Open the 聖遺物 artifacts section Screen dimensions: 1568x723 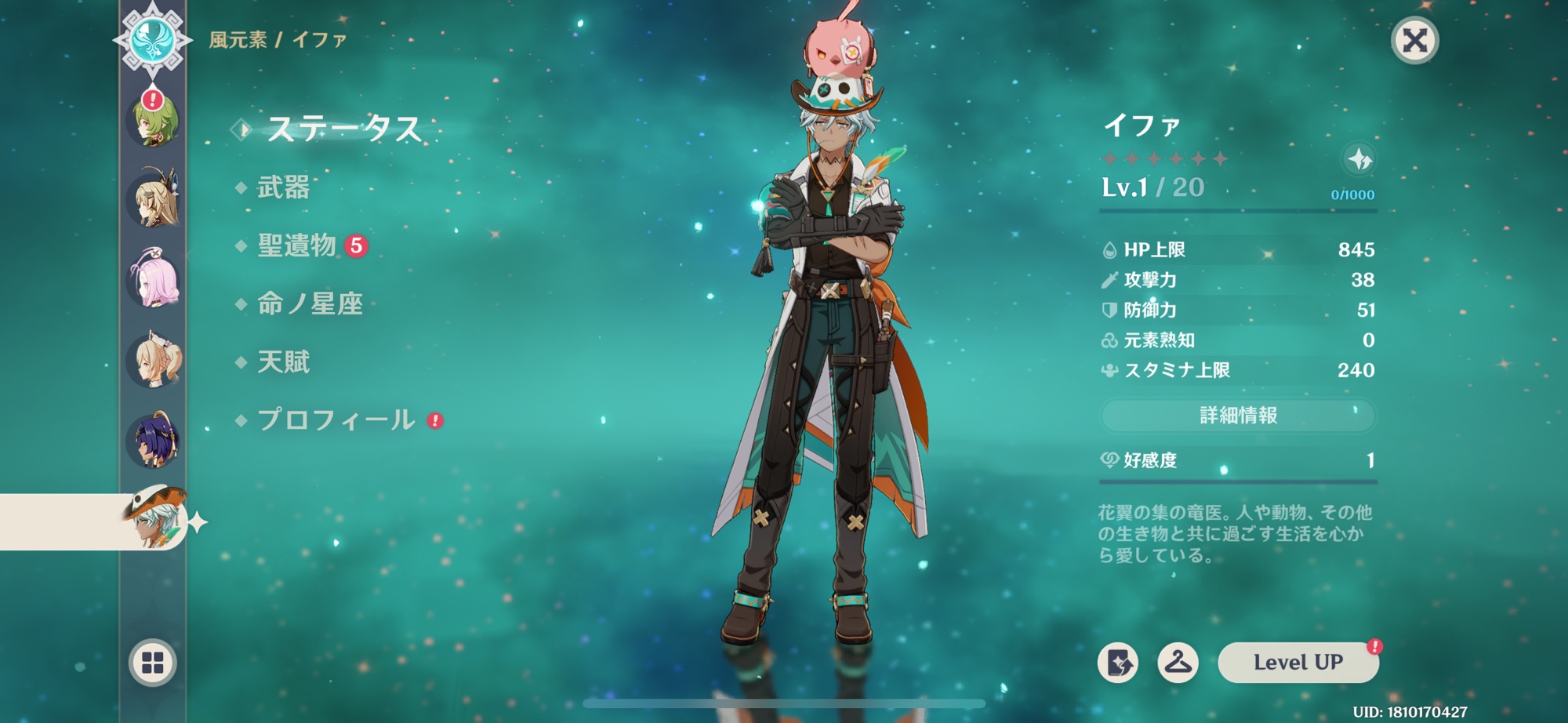point(297,246)
